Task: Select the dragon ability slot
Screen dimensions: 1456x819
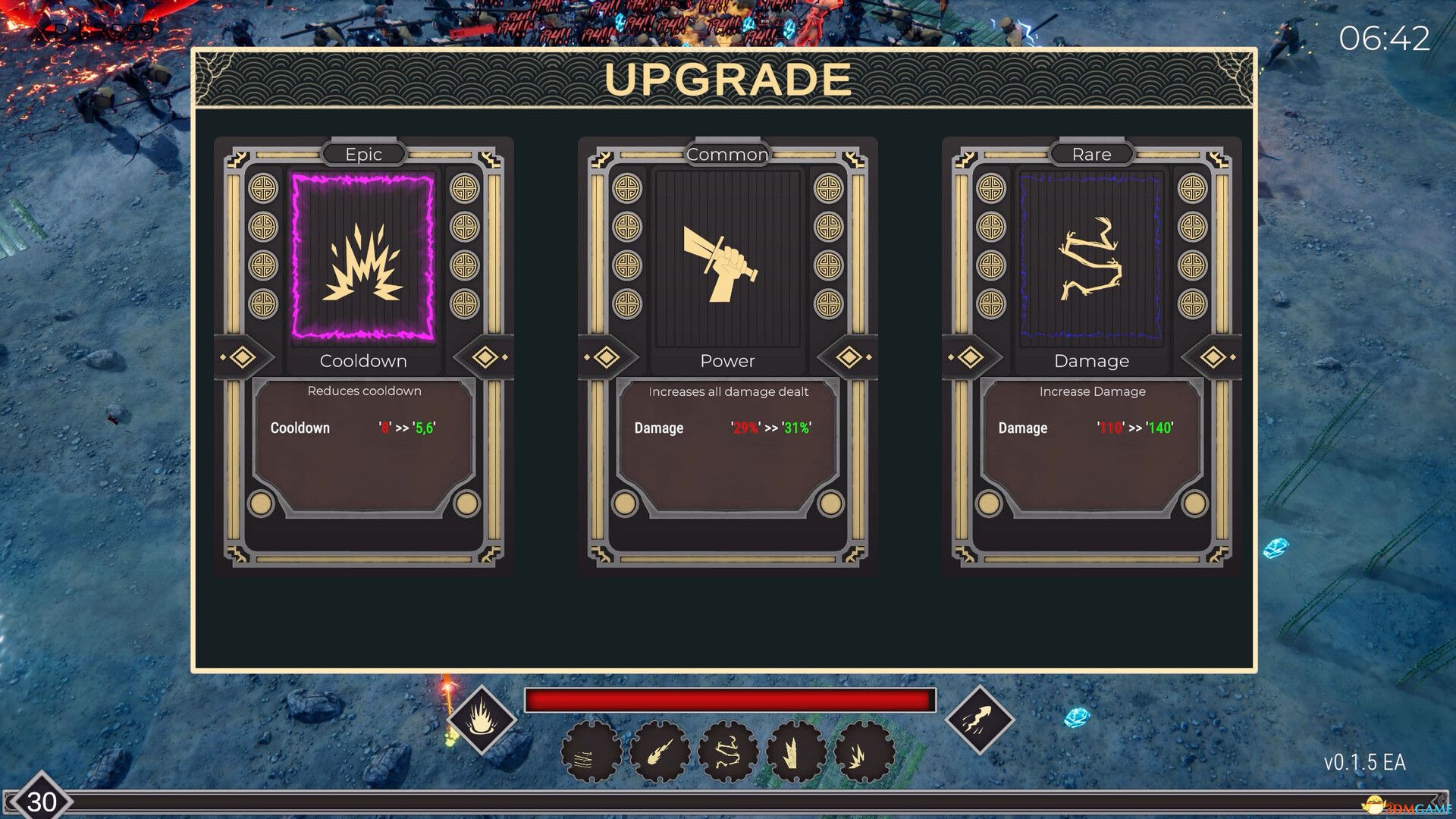Action: coord(727,753)
